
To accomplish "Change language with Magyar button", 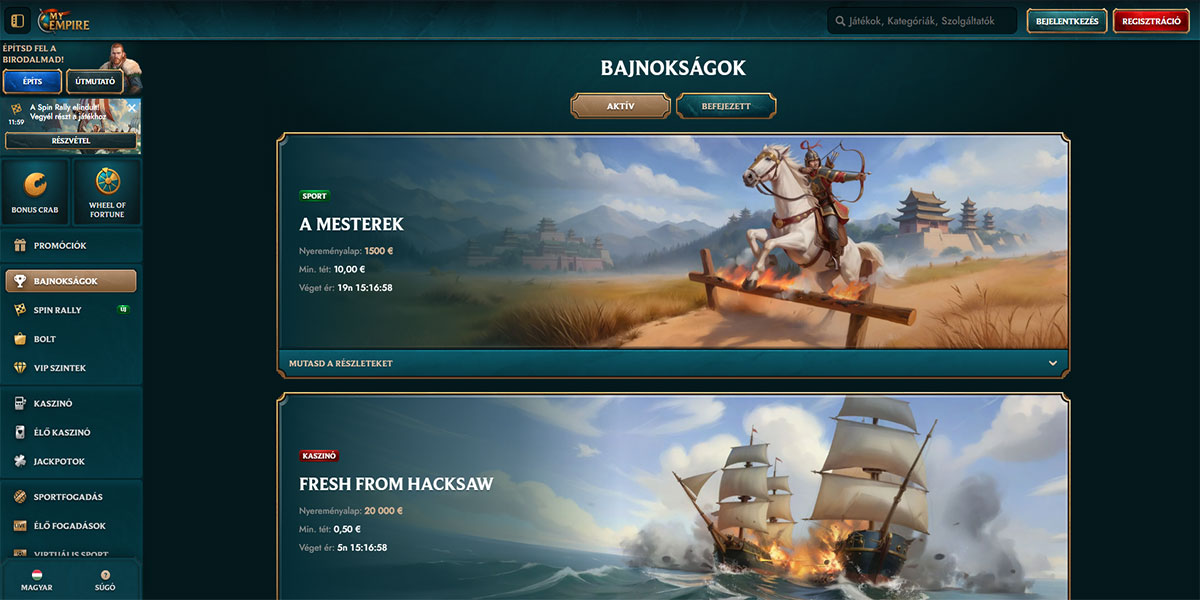I will (x=35, y=581).
